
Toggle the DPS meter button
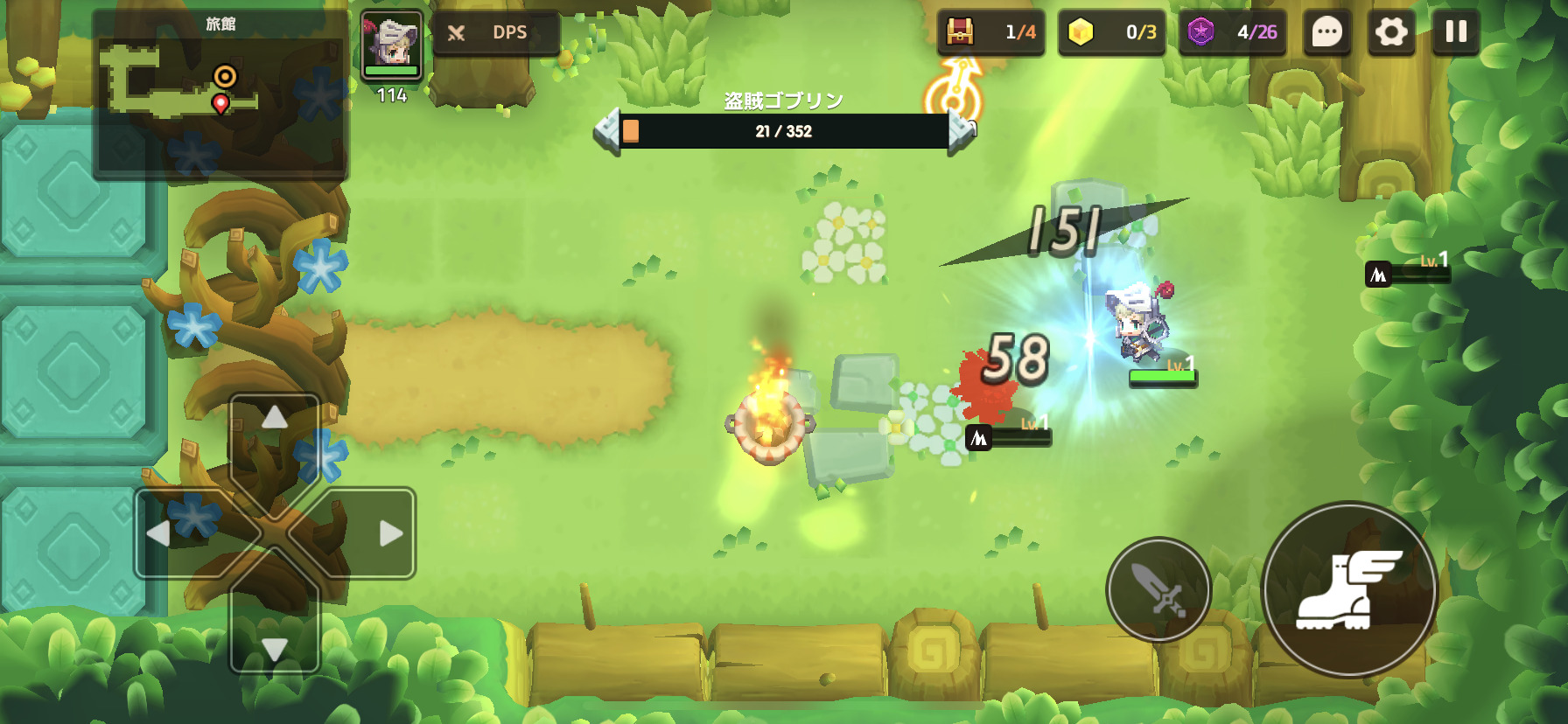click(494, 33)
